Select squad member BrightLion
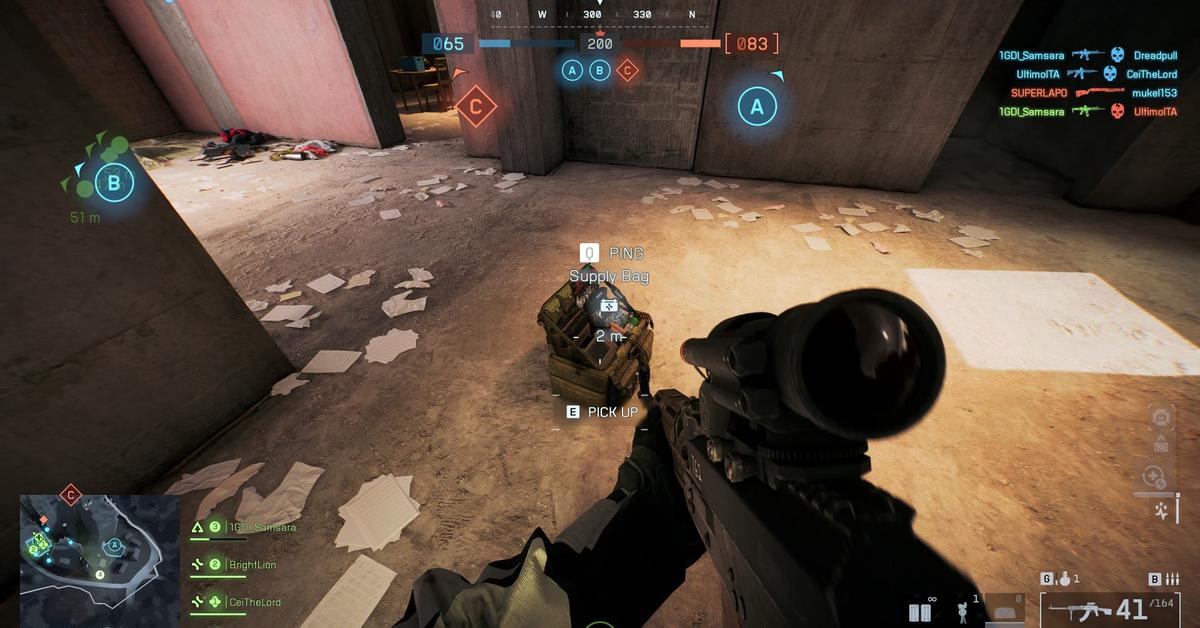This screenshot has height=628, width=1200. (251, 565)
